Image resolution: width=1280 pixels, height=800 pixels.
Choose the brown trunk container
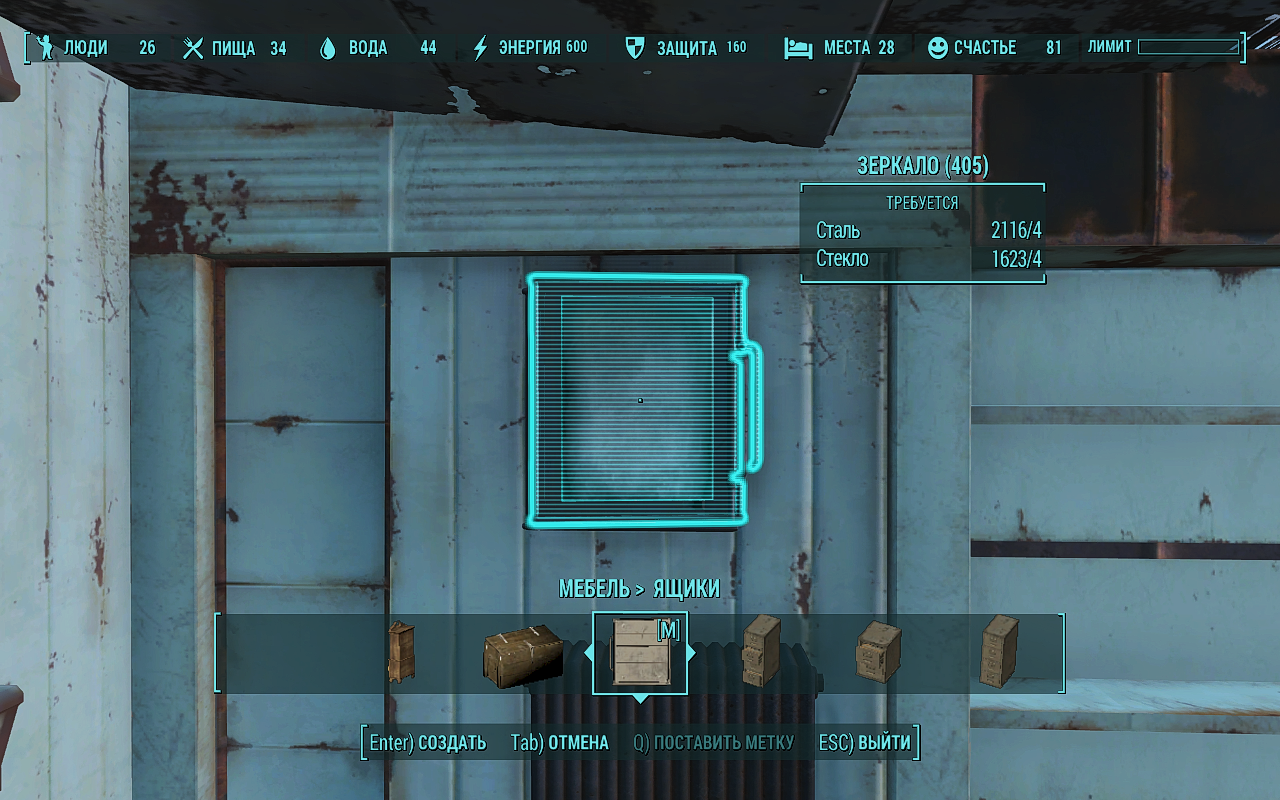(523, 655)
